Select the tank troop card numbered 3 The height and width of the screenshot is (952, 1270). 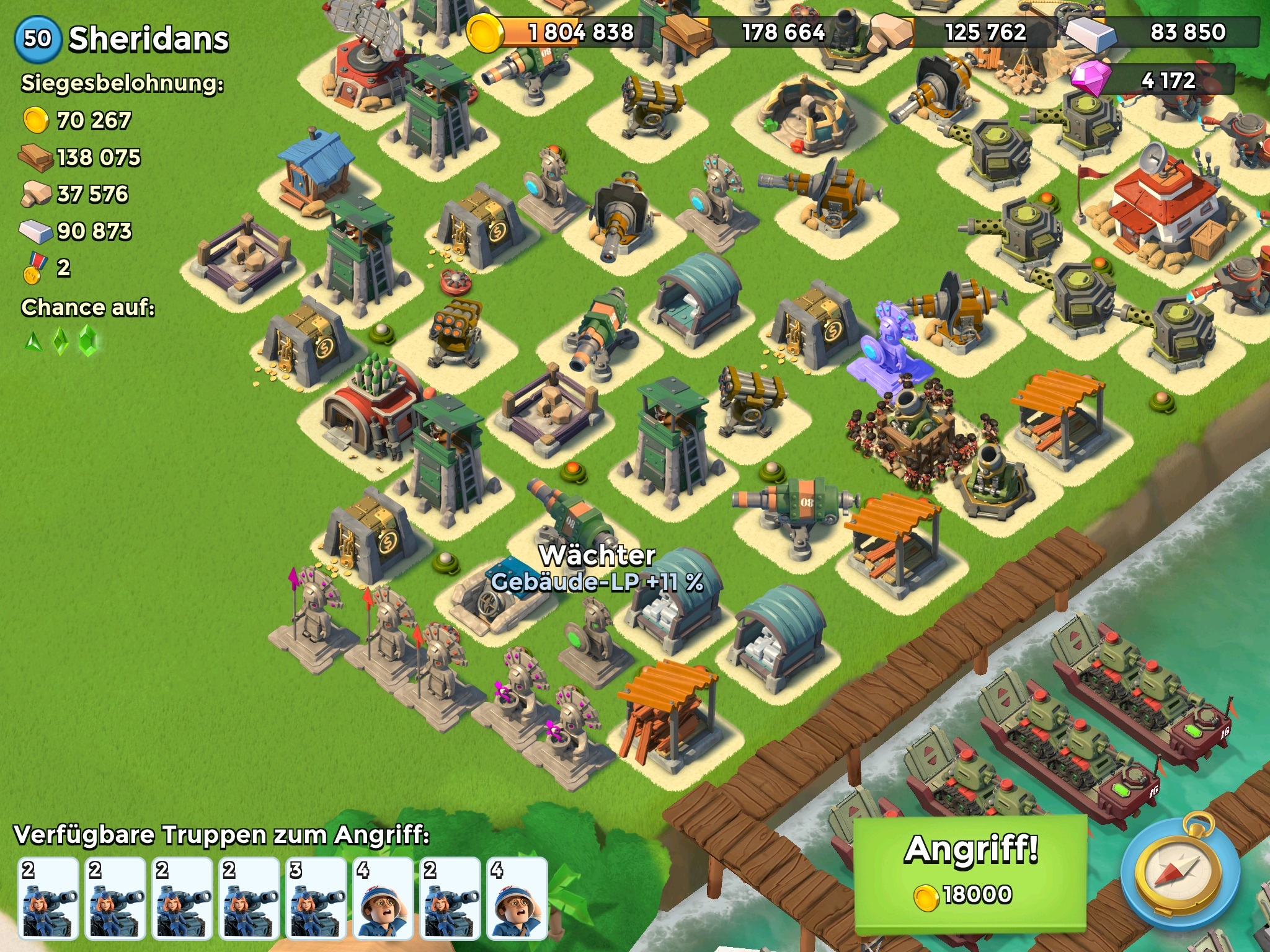pos(316,897)
